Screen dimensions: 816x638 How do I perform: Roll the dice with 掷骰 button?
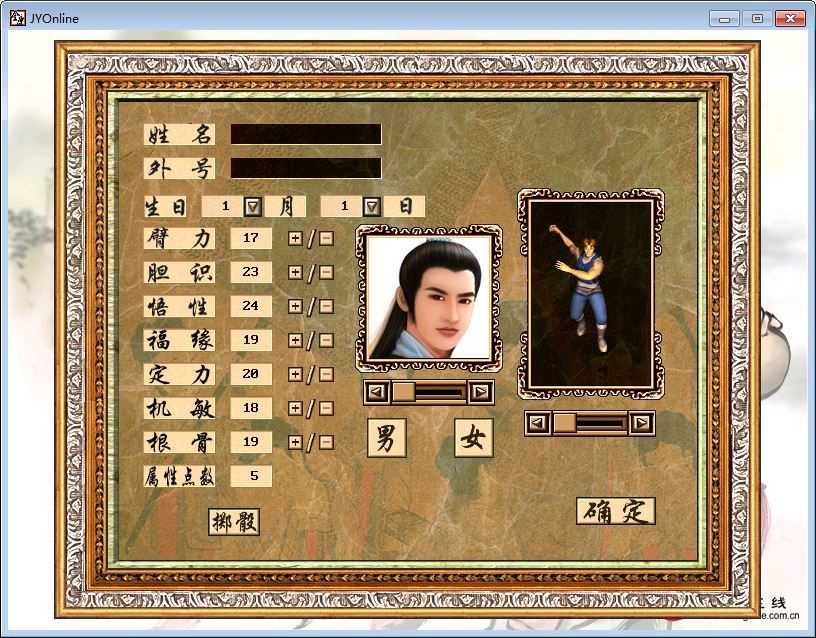(x=234, y=521)
